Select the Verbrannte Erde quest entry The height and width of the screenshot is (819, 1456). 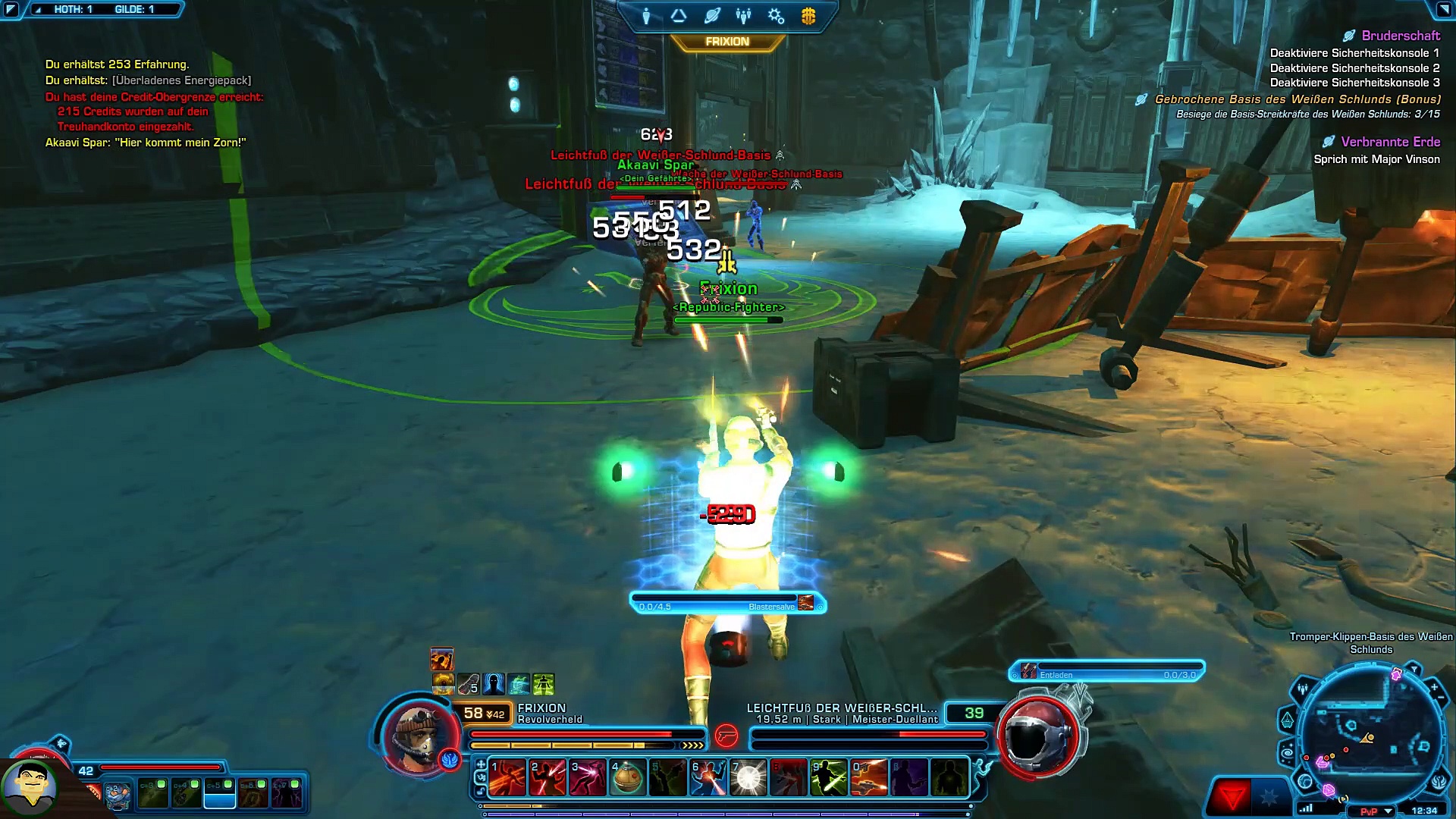(x=1389, y=142)
